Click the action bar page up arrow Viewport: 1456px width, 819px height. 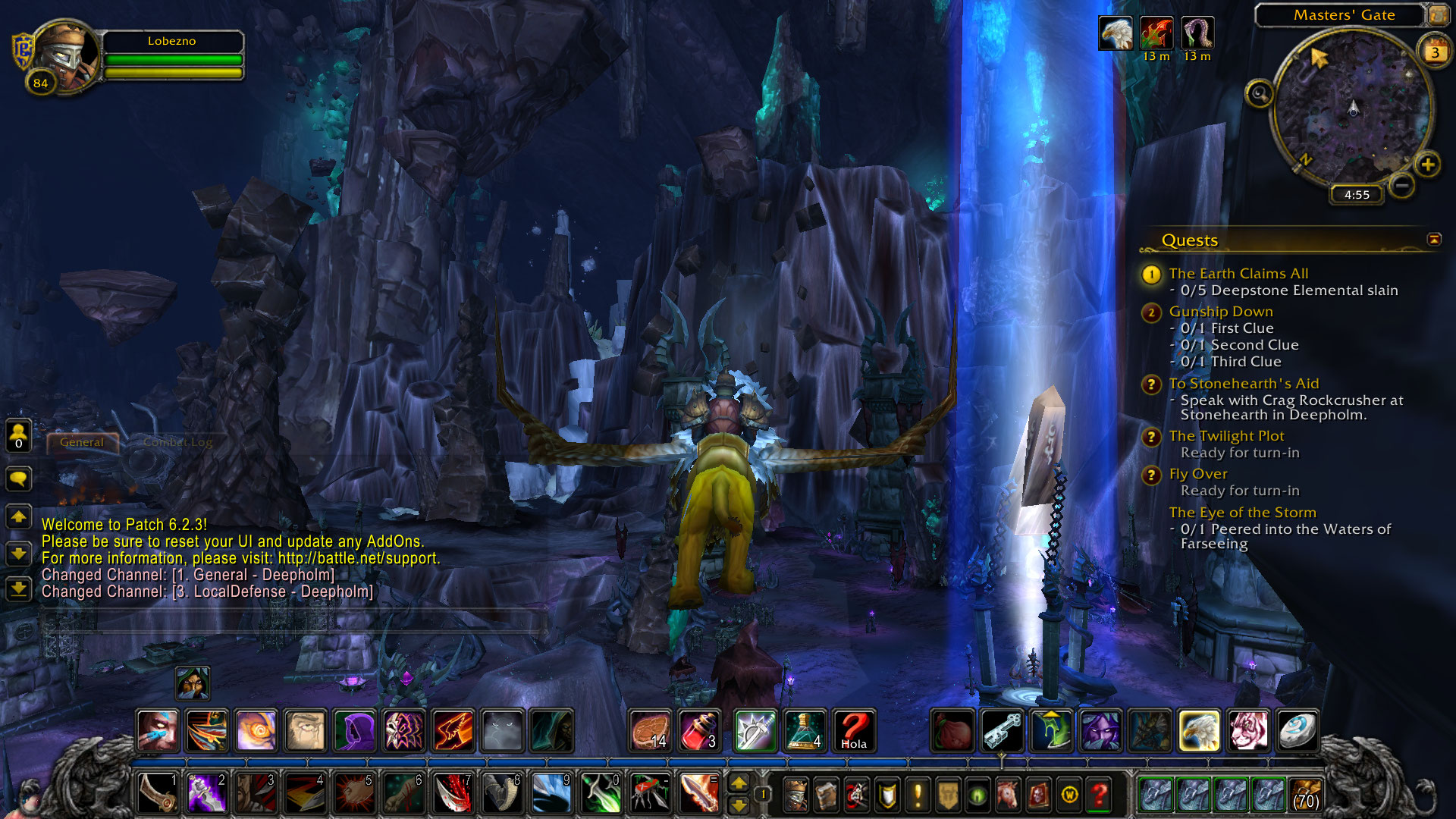coord(739,784)
